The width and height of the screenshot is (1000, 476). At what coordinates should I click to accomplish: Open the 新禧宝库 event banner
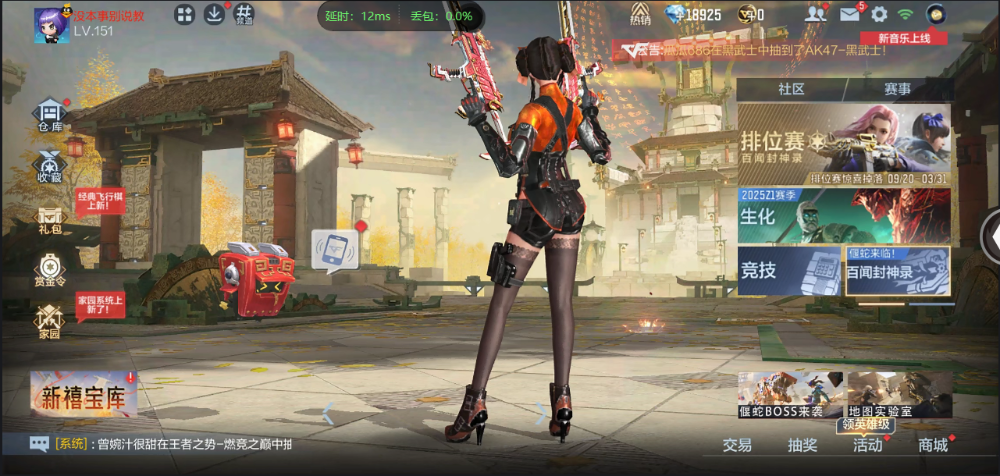click(x=84, y=396)
